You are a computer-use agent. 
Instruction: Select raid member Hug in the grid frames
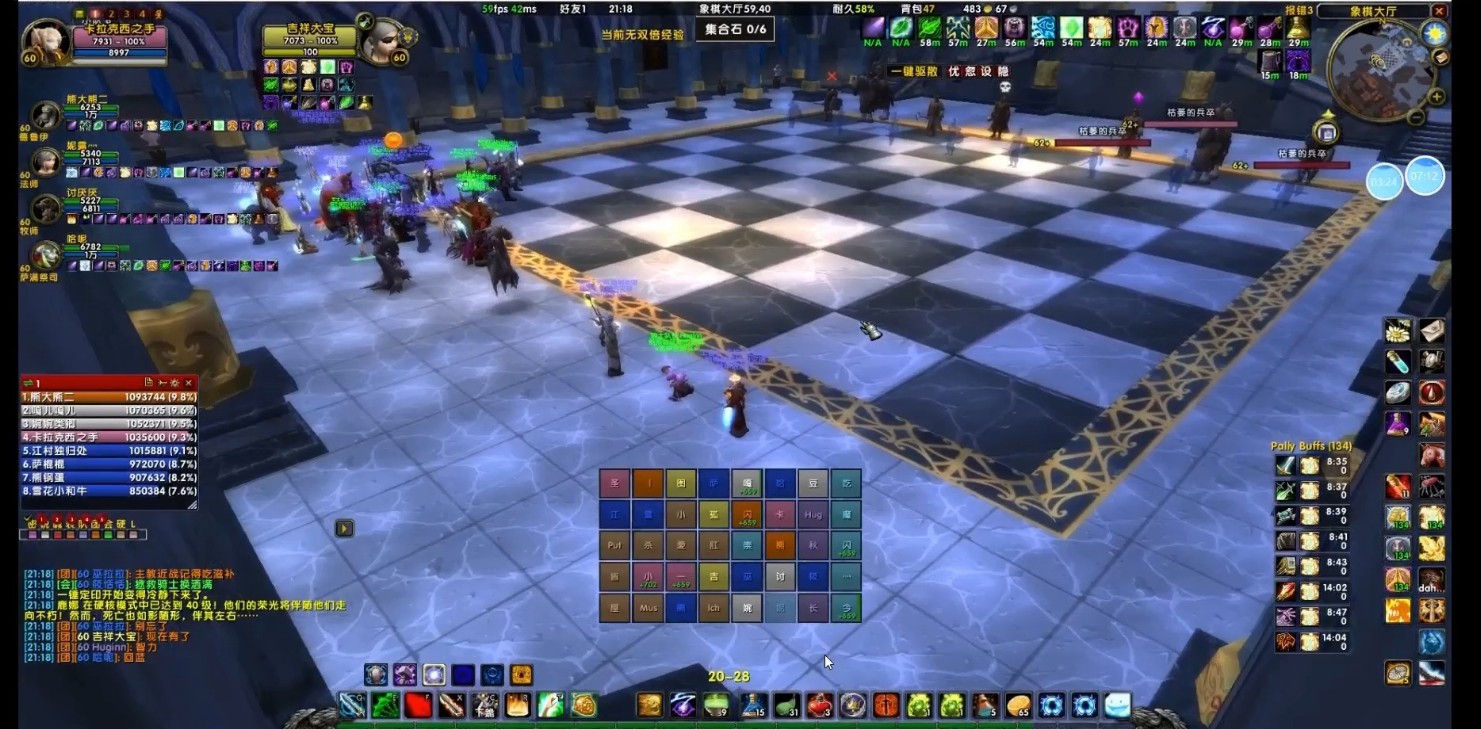tap(813, 515)
